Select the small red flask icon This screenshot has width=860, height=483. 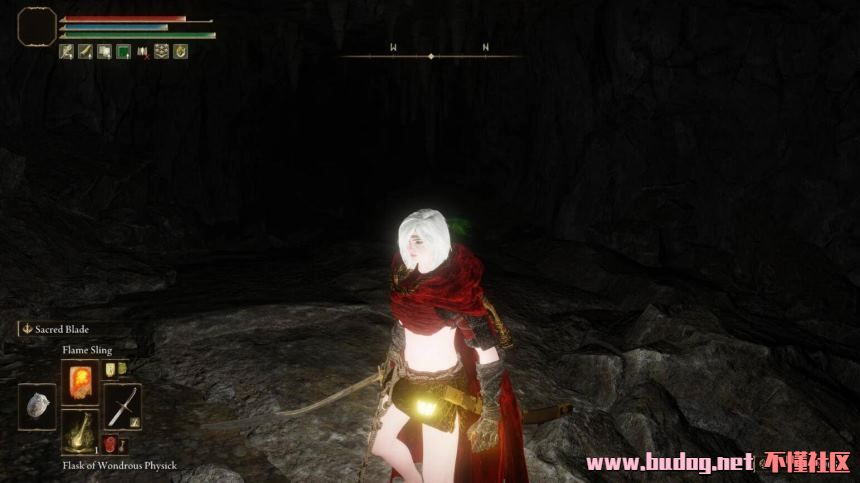click(x=110, y=444)
